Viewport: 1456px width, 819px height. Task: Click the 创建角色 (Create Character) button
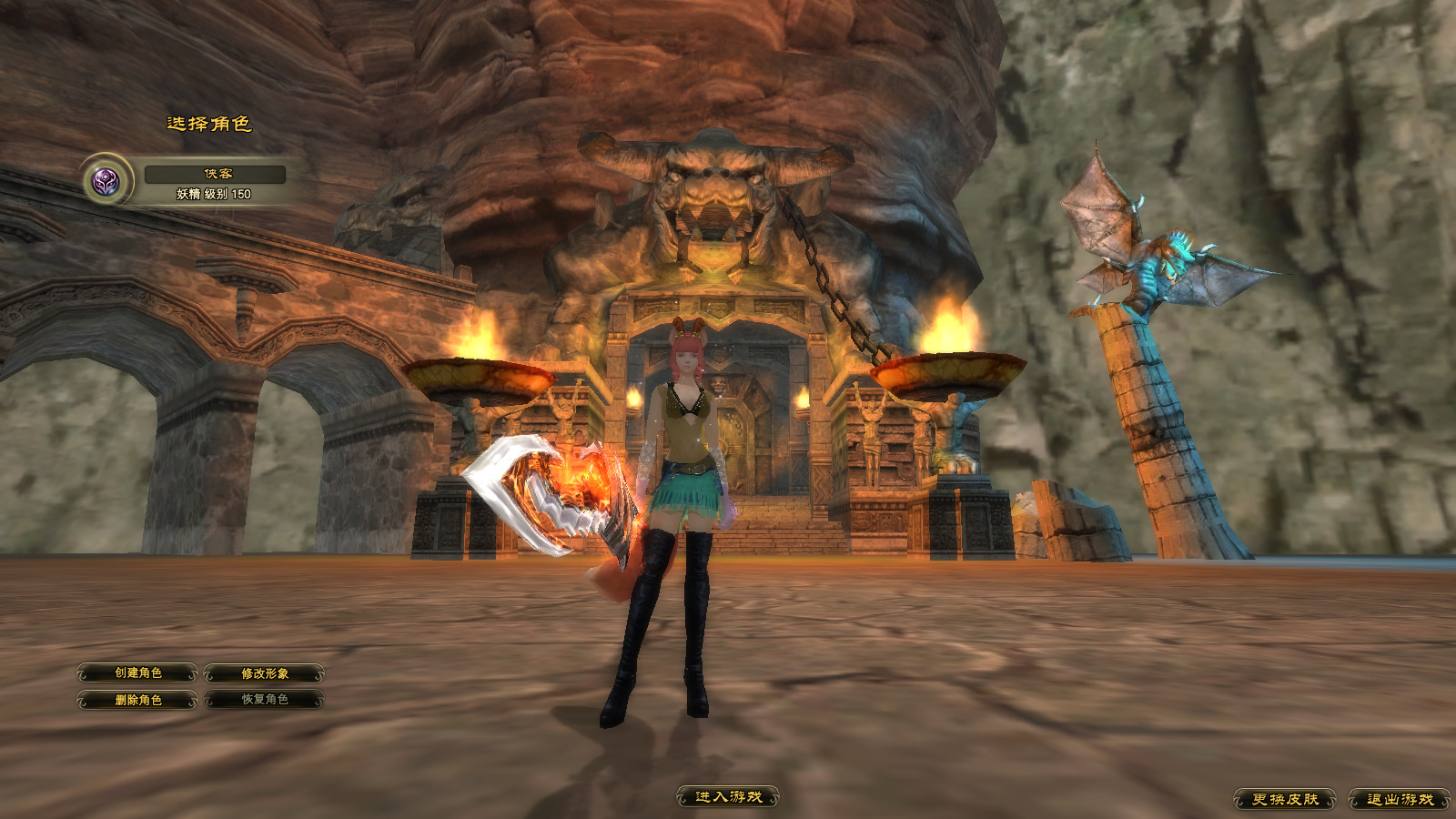[x=137, y=673]
